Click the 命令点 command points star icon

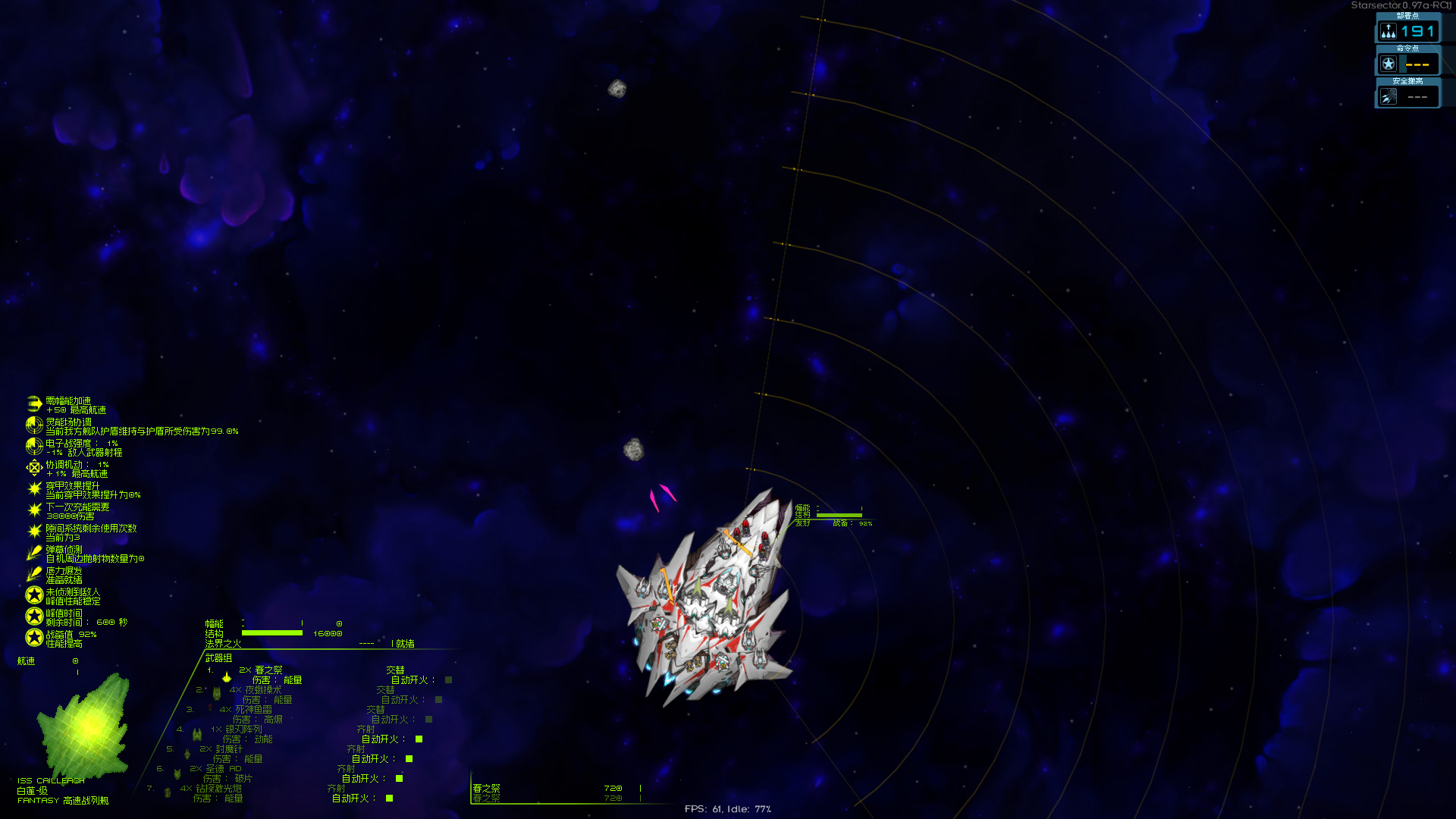[x=1389, y=64]
